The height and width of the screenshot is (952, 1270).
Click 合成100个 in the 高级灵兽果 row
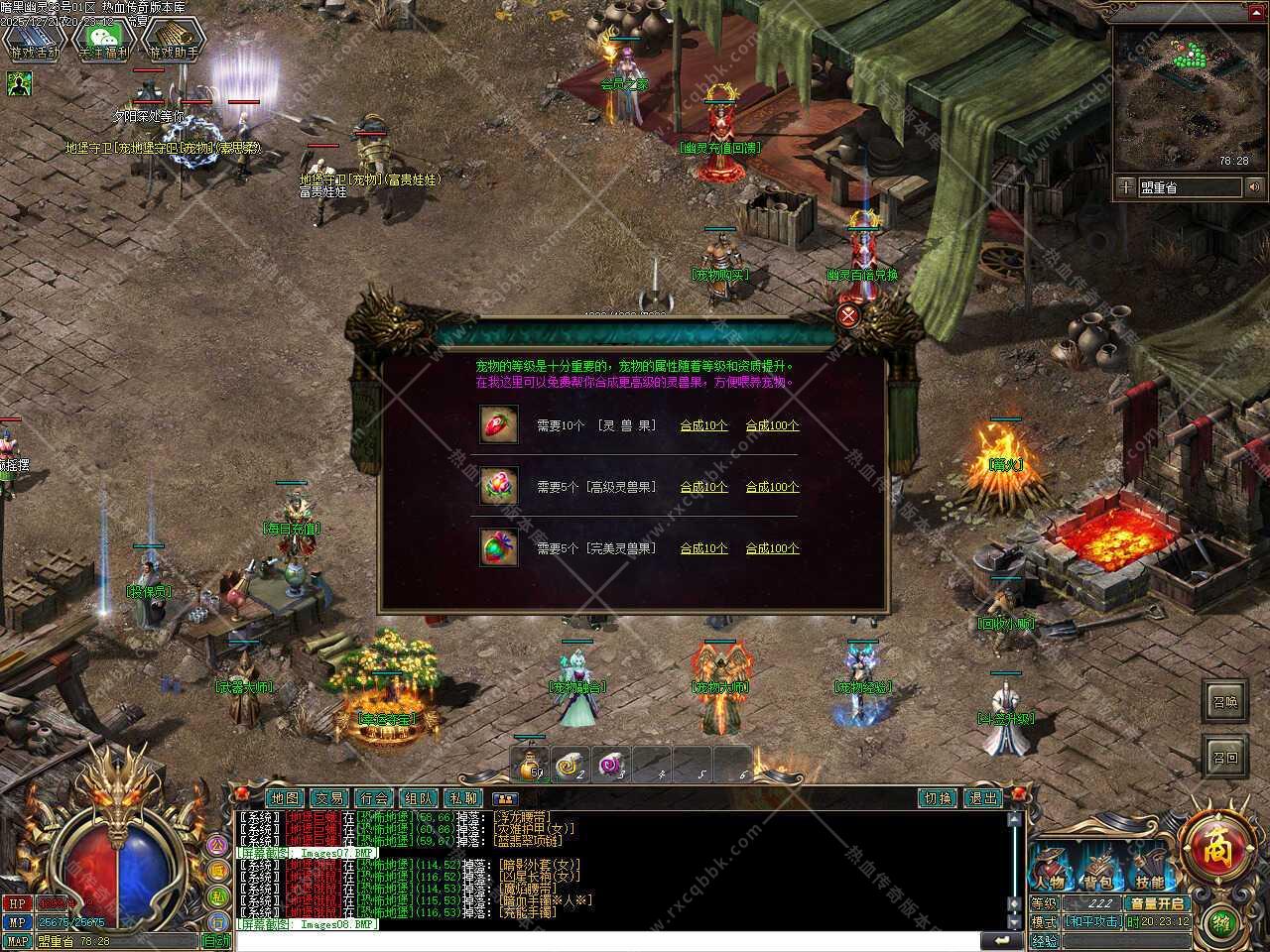click(x=772, y=487)
